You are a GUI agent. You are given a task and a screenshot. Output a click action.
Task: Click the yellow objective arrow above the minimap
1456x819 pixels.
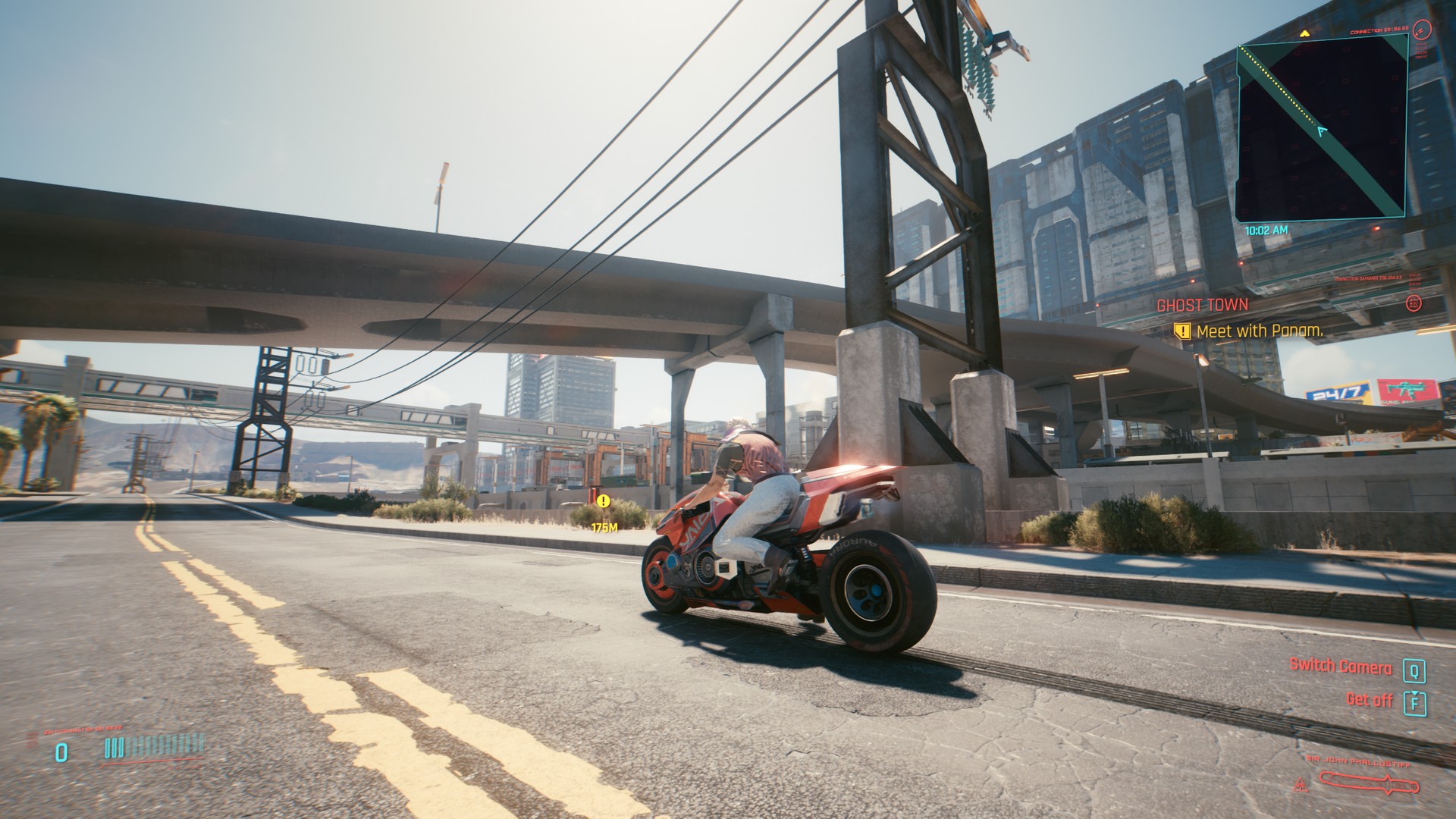click(x=1304, y=33)
